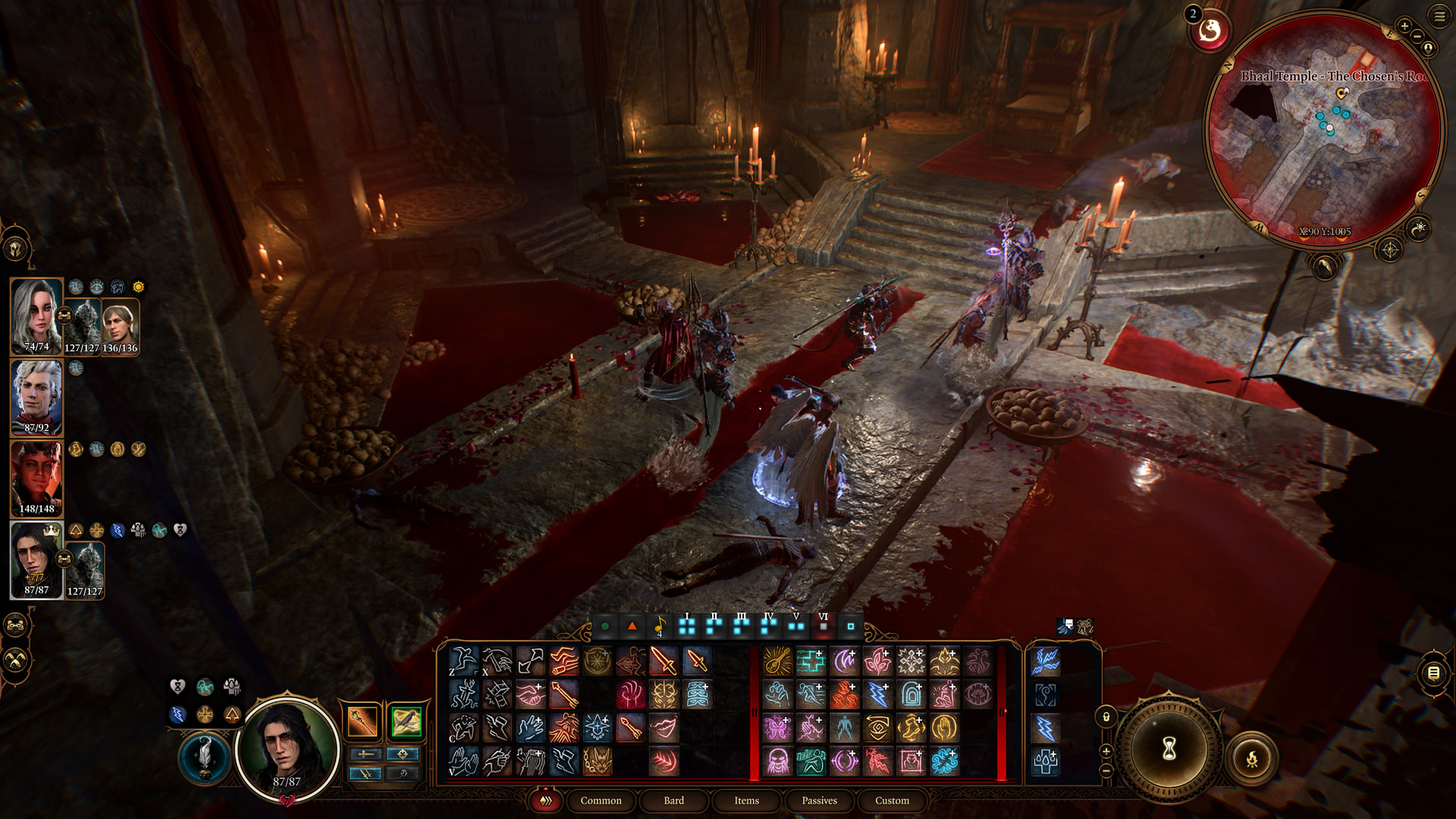Select the red tiefling party portrait

36,479
